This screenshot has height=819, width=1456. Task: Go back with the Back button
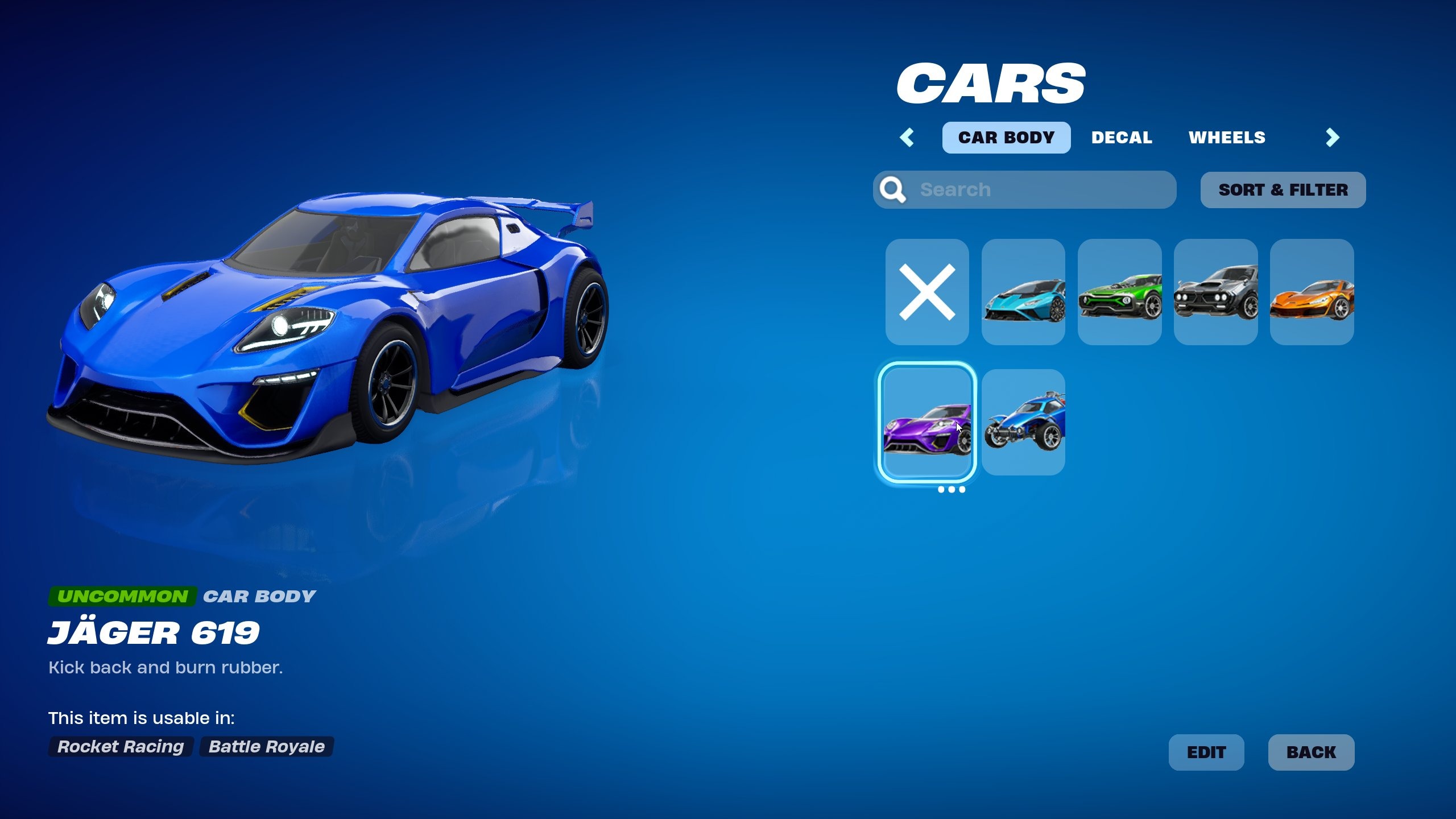1311,752
